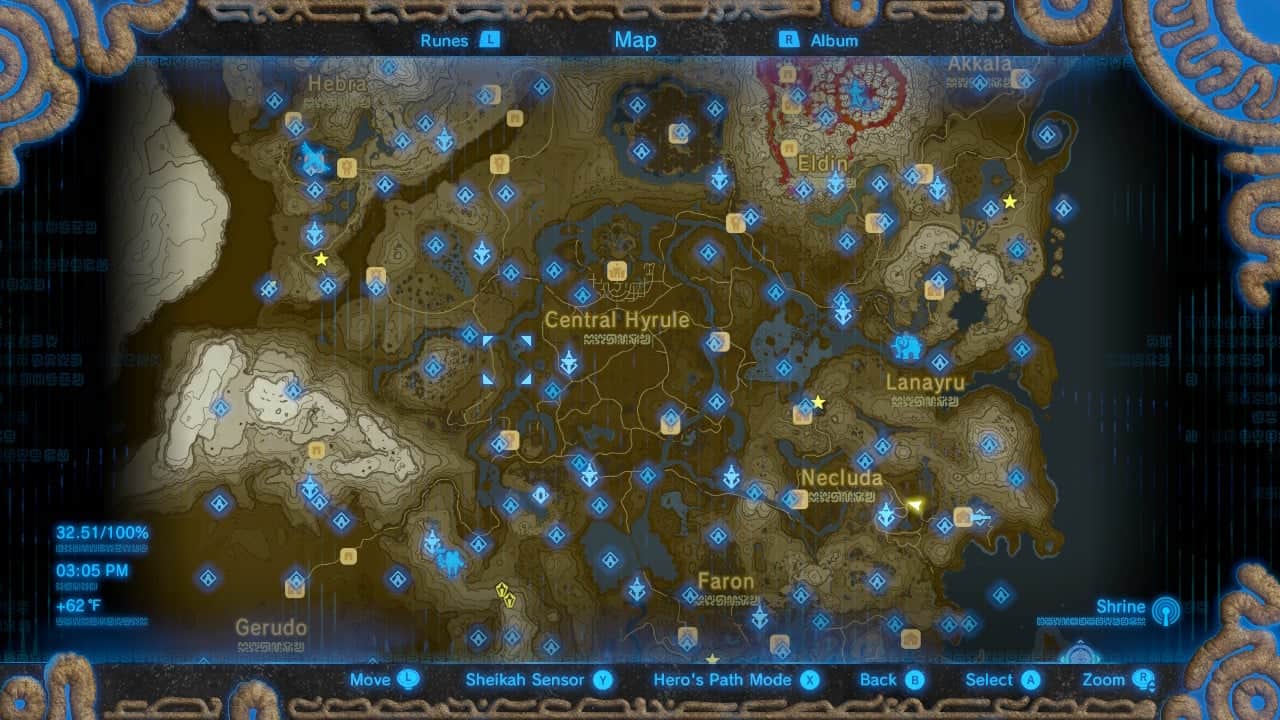Switch to the Album screen
The image size is (1280, 720).
click(832, 40)
